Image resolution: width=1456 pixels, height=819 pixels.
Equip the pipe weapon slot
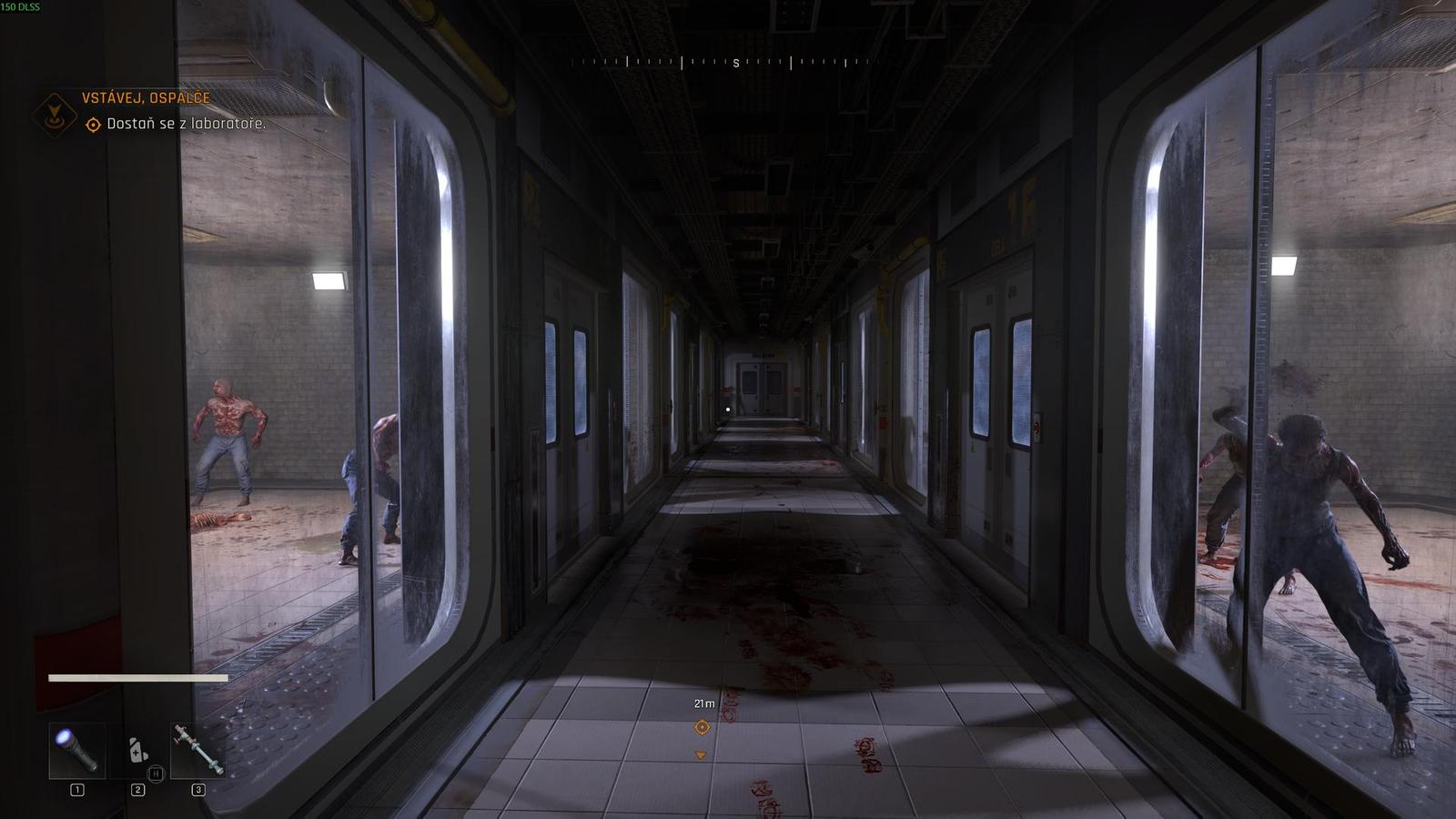click(x=198, y=751)
